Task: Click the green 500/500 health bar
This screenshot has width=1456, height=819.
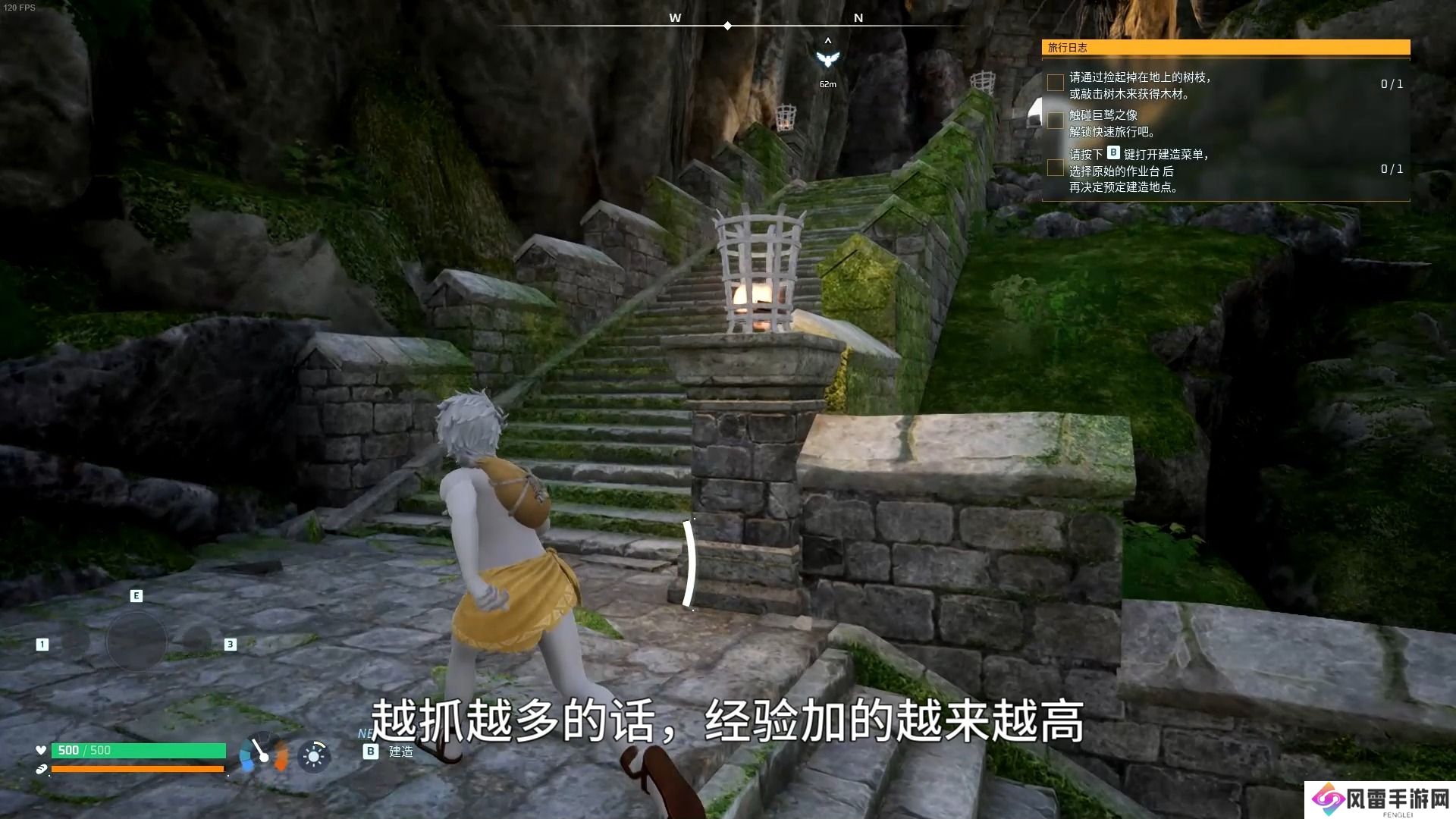Action: click(140, 750)
